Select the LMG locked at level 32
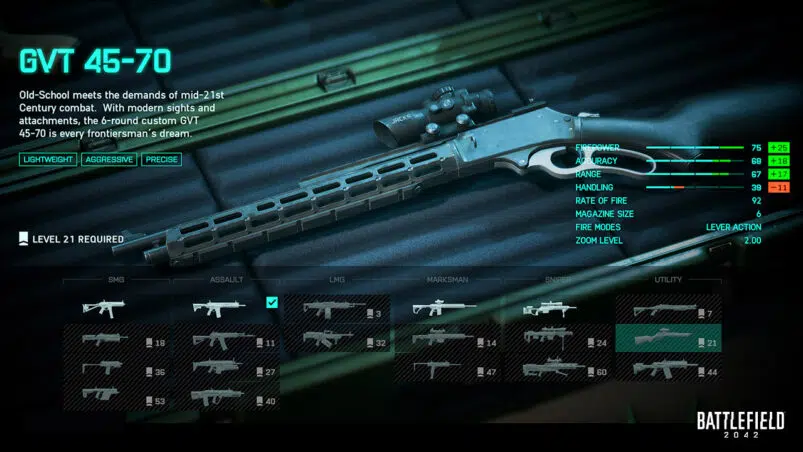The height and width of the screenshot is (452, 803). tap(338, 340)
